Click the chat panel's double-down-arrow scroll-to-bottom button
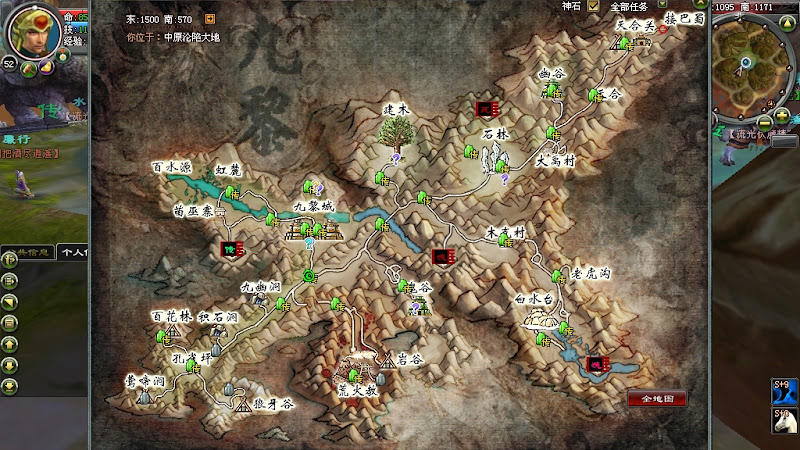Viewport: 800px width, 450px height. [x=9, y=387]
